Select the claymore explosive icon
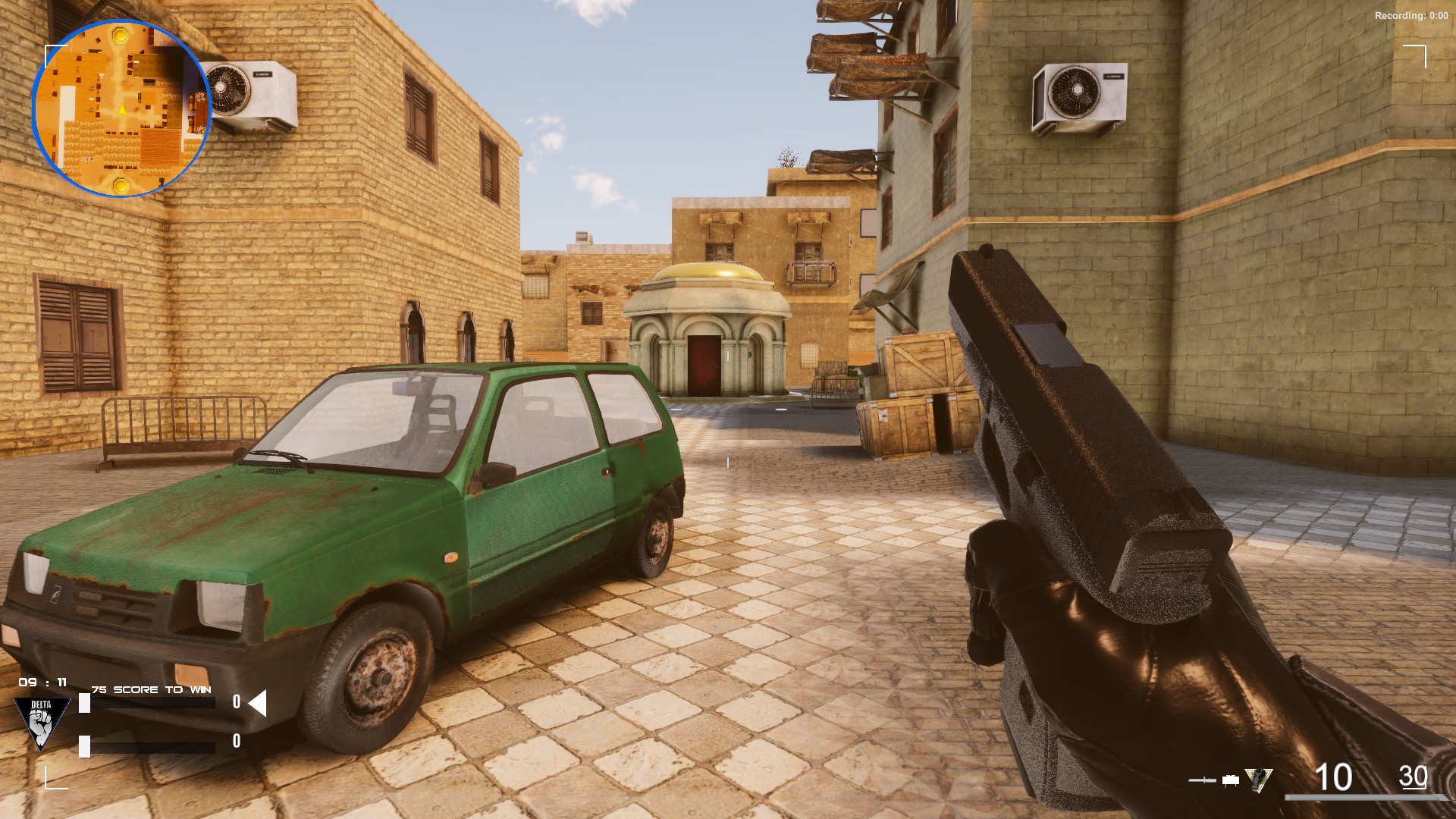The height and width of the screenshot is (819, 1456). pos(1231,780)
